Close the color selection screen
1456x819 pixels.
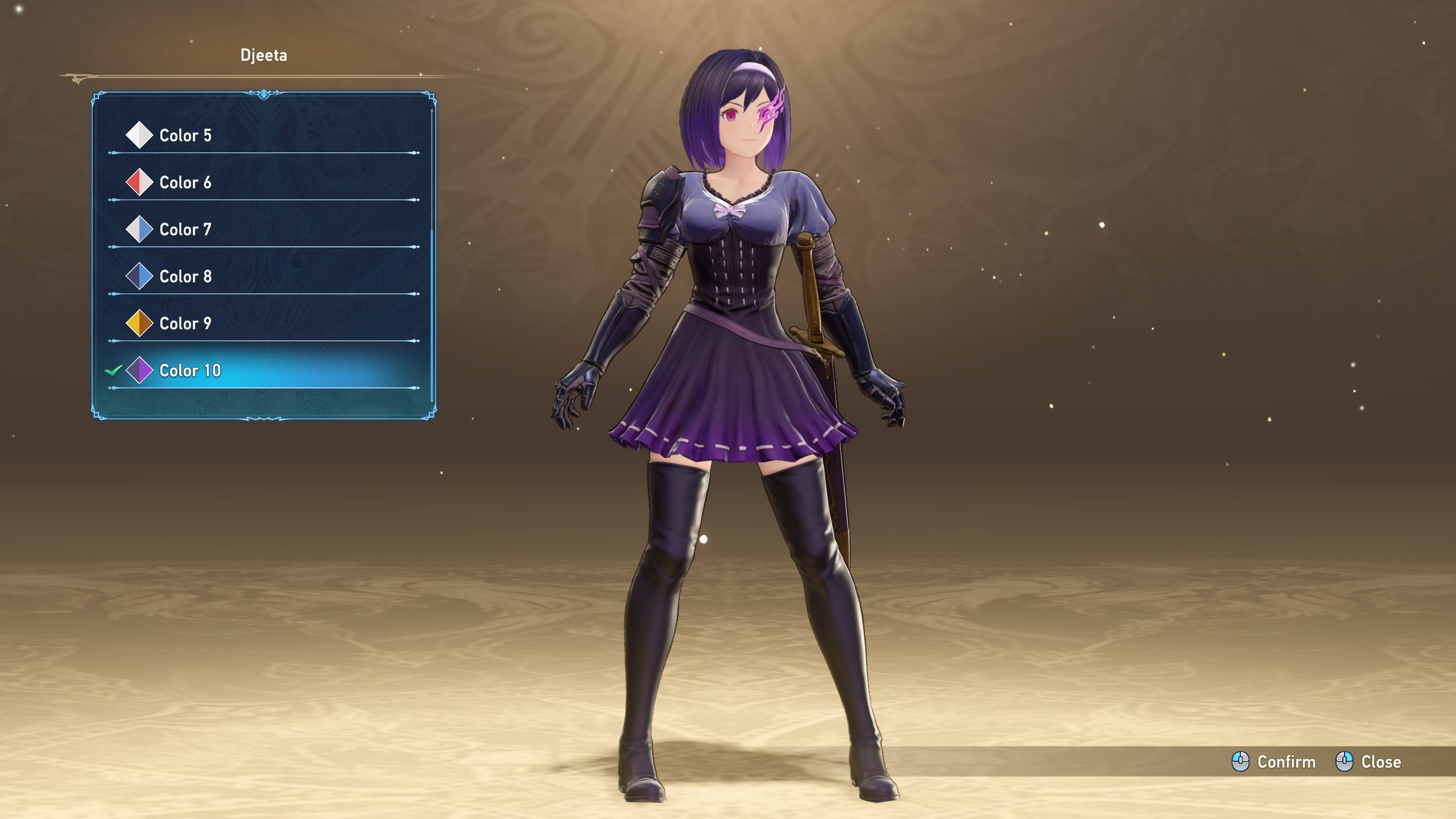tap(1369, 762)
